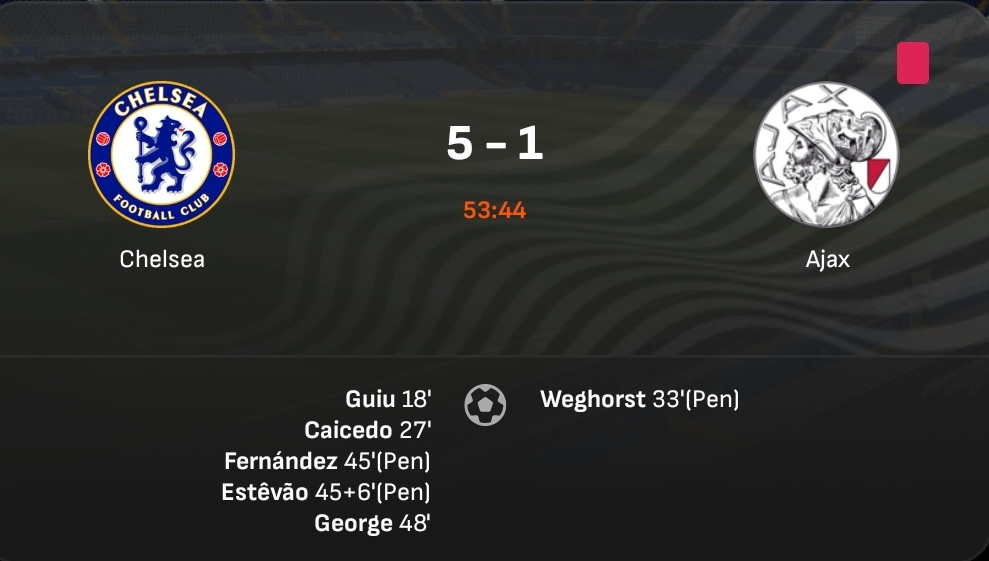The image size is (989, 561).
Task: Select goalscorer Guiu in the scorers list
Action: (370, 399)
